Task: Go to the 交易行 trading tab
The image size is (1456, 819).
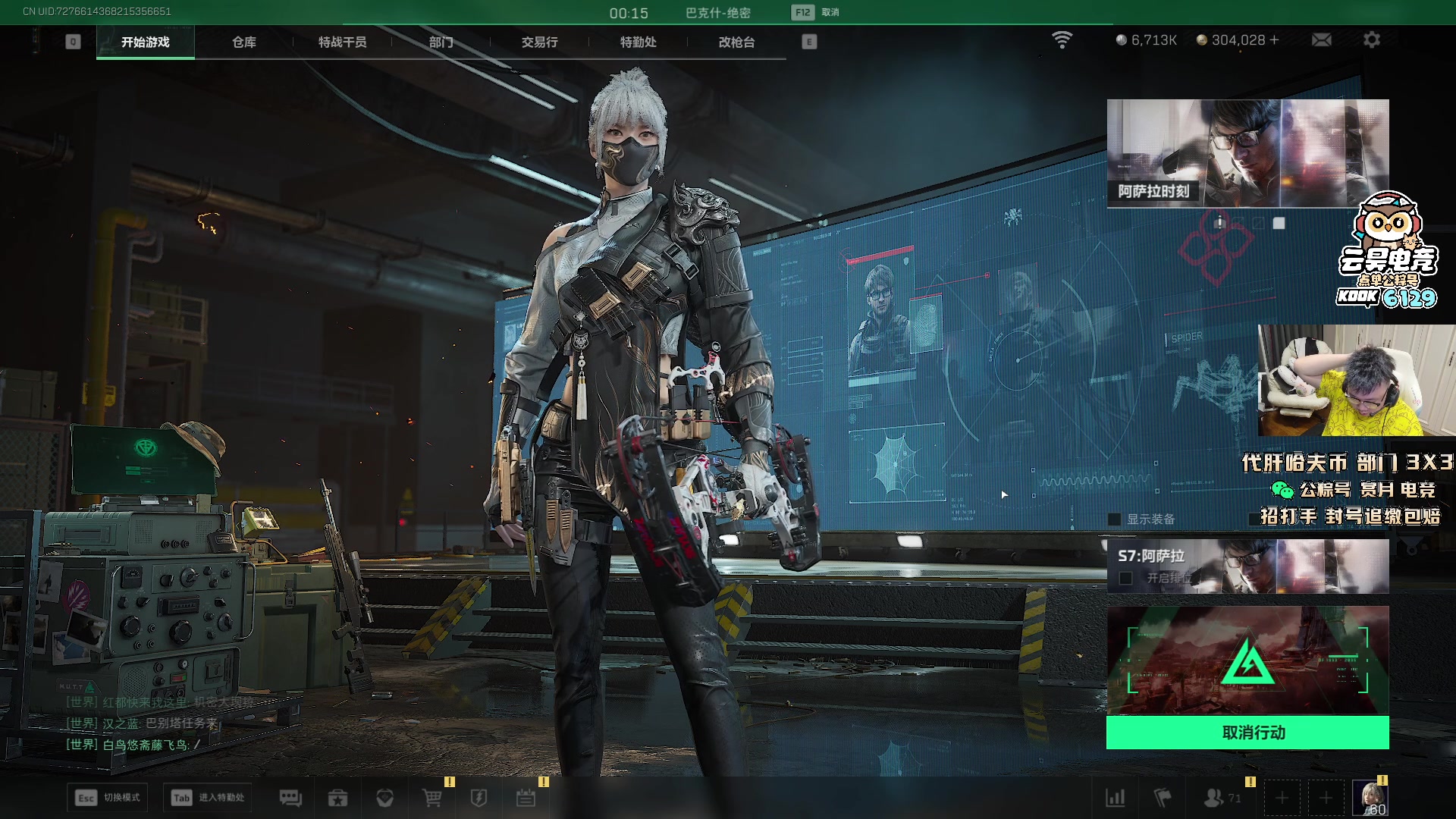Action: (539, 42)
